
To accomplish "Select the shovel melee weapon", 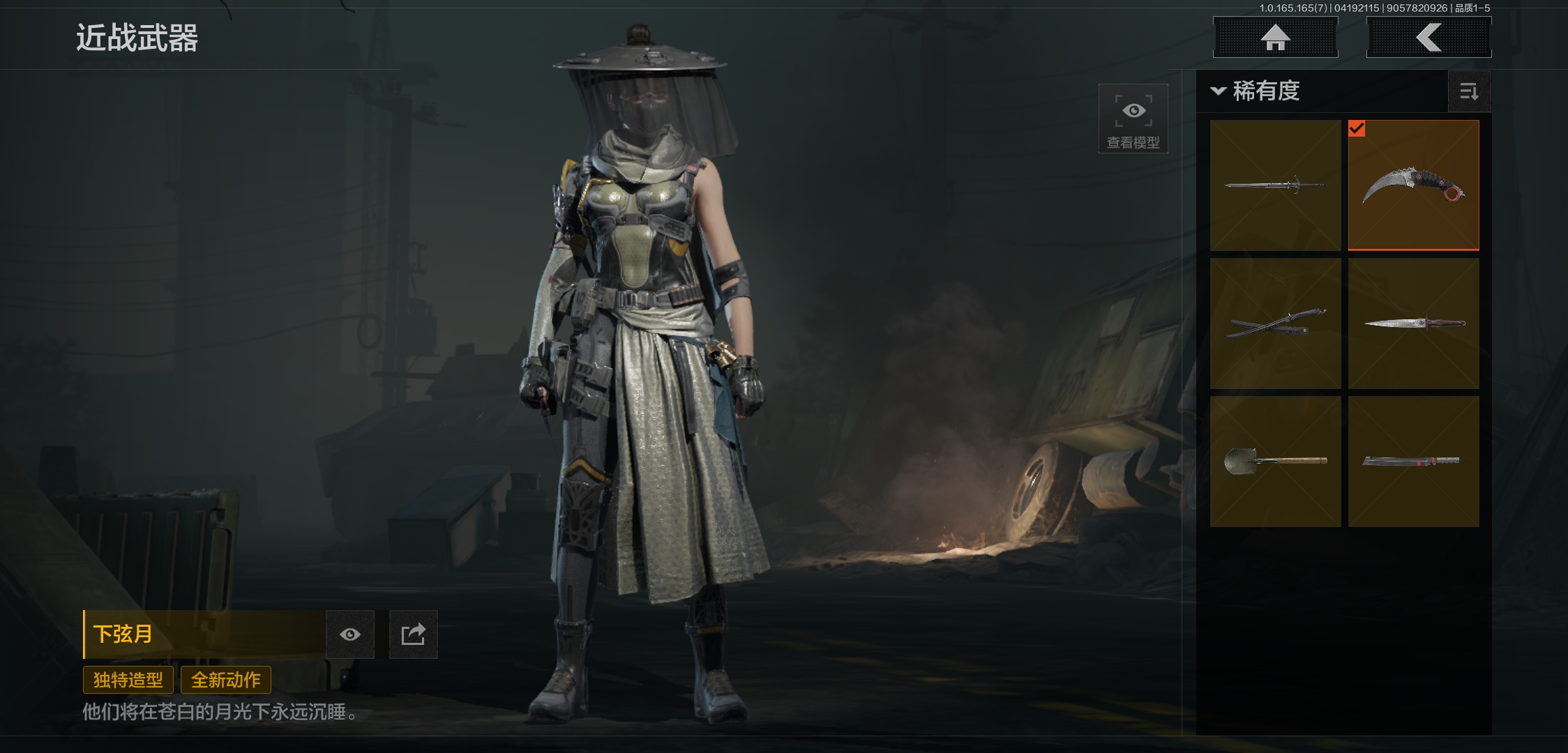I will point(1275,462).
